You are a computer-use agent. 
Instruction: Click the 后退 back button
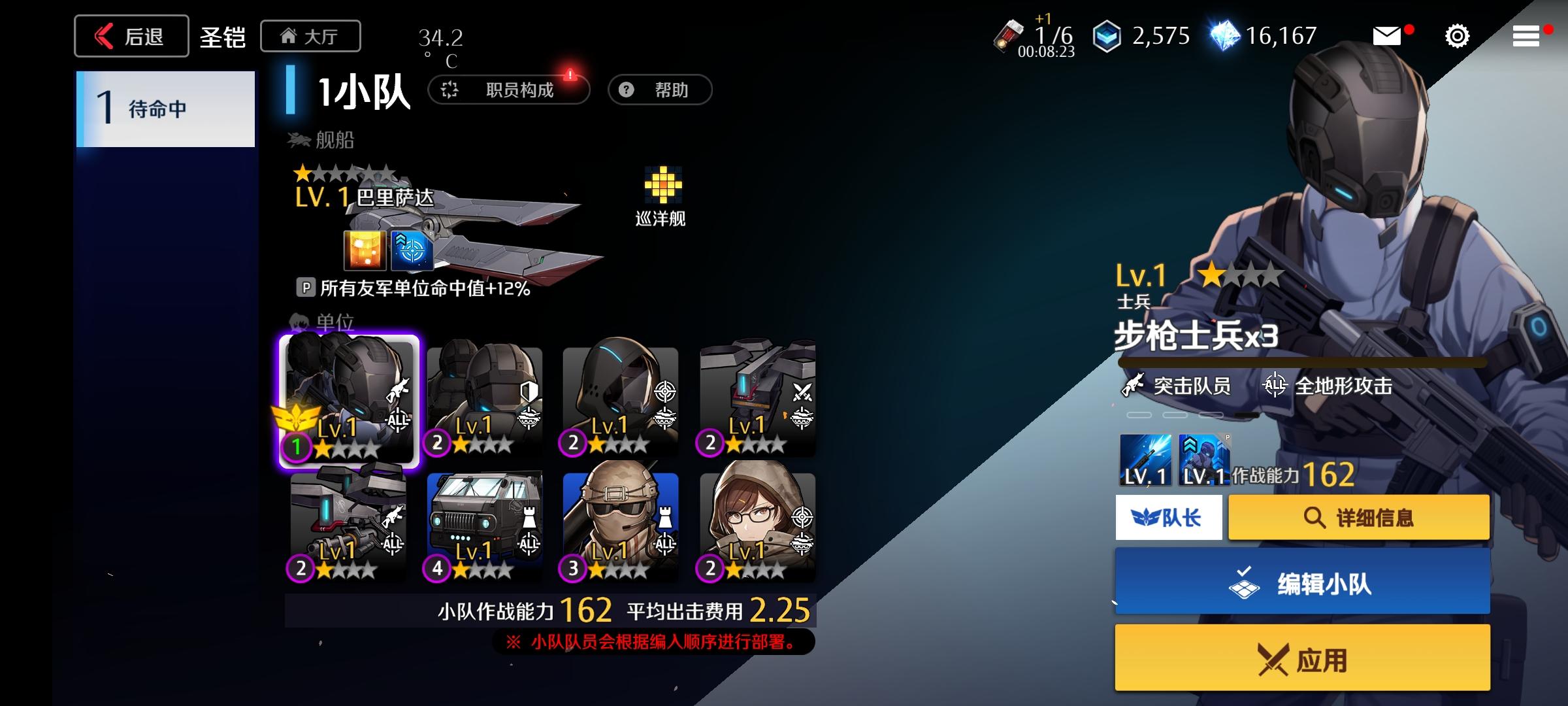131,35
